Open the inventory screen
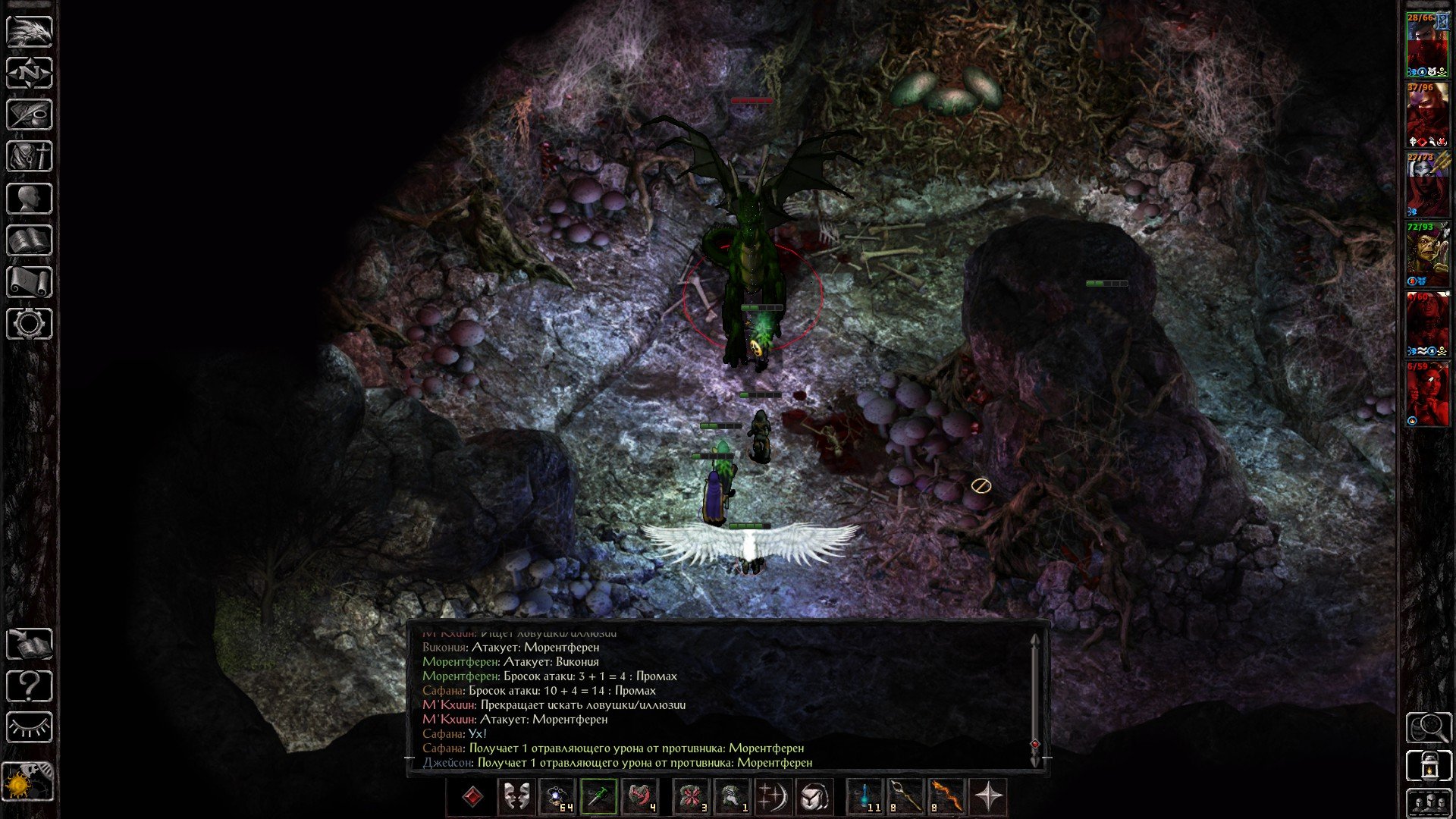The width and height of the screenshot is (1456, 819). coord(30,157)
